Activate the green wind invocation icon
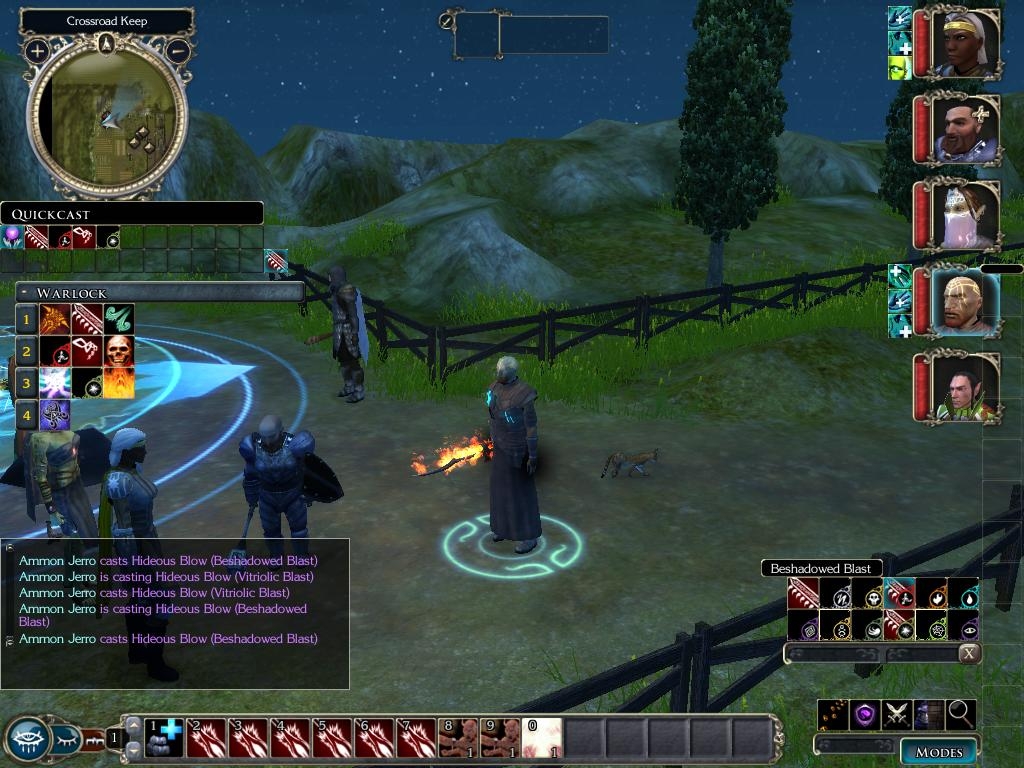Screen dimensions: 1024x768 [119, 319]
